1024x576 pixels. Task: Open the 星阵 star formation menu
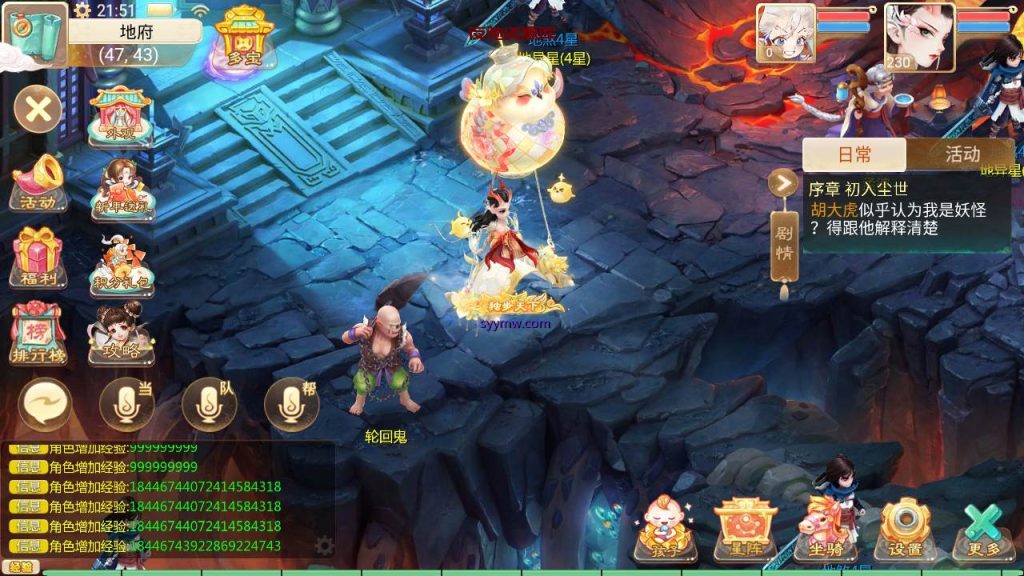(x=745, y=527)
